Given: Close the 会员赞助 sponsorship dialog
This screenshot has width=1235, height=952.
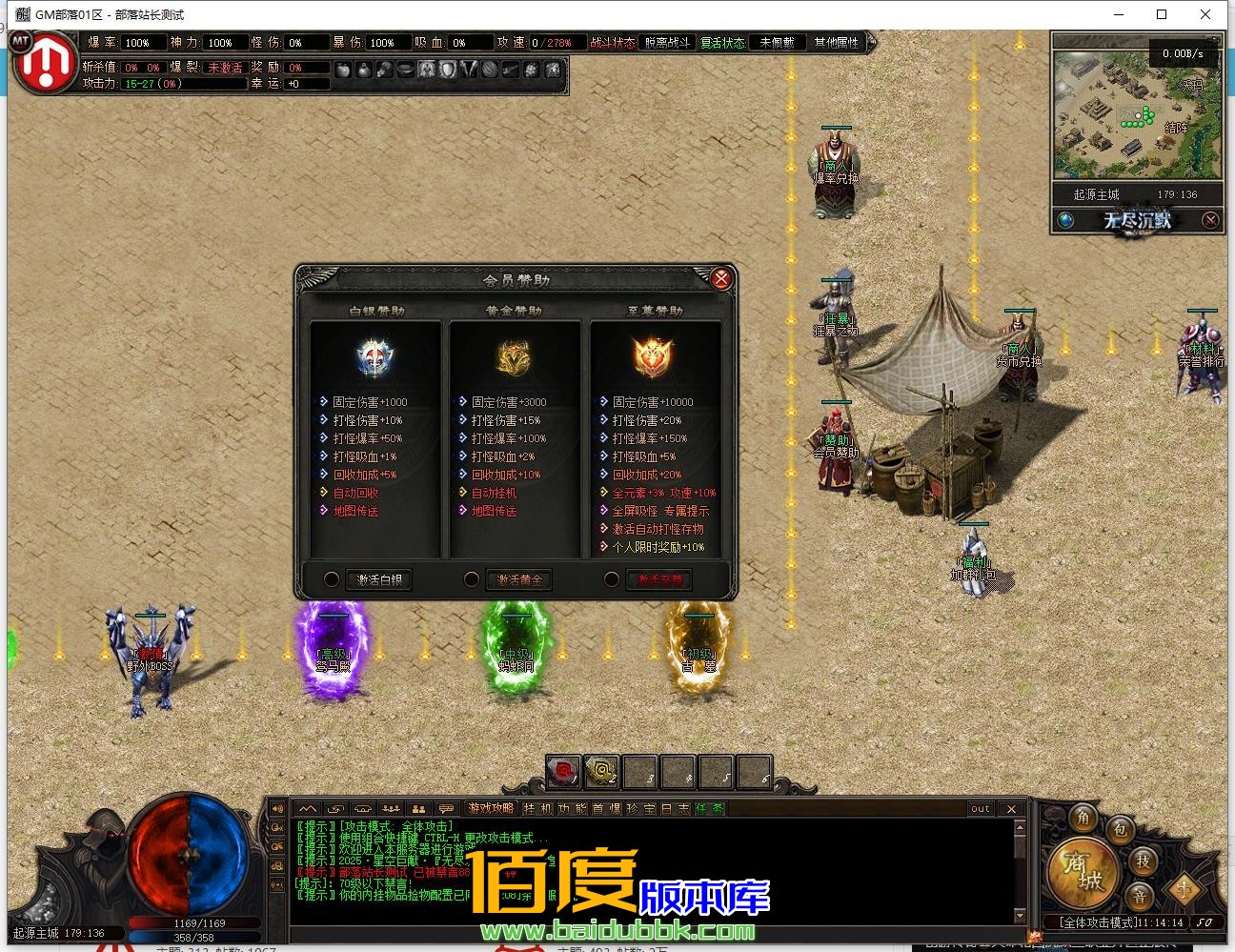Looking at the screenshot, I should (721, 278).
